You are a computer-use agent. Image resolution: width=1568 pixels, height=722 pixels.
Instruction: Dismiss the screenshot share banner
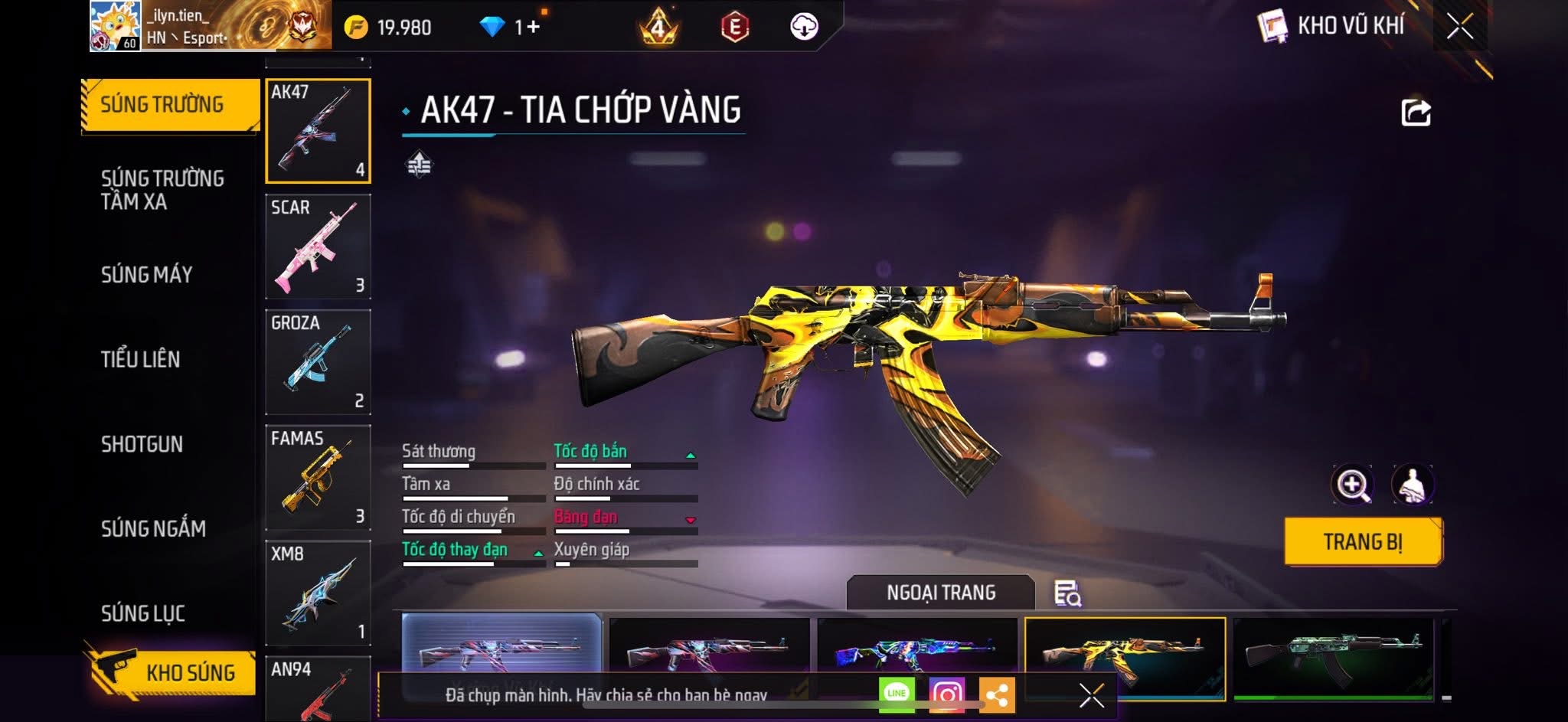1091,695
